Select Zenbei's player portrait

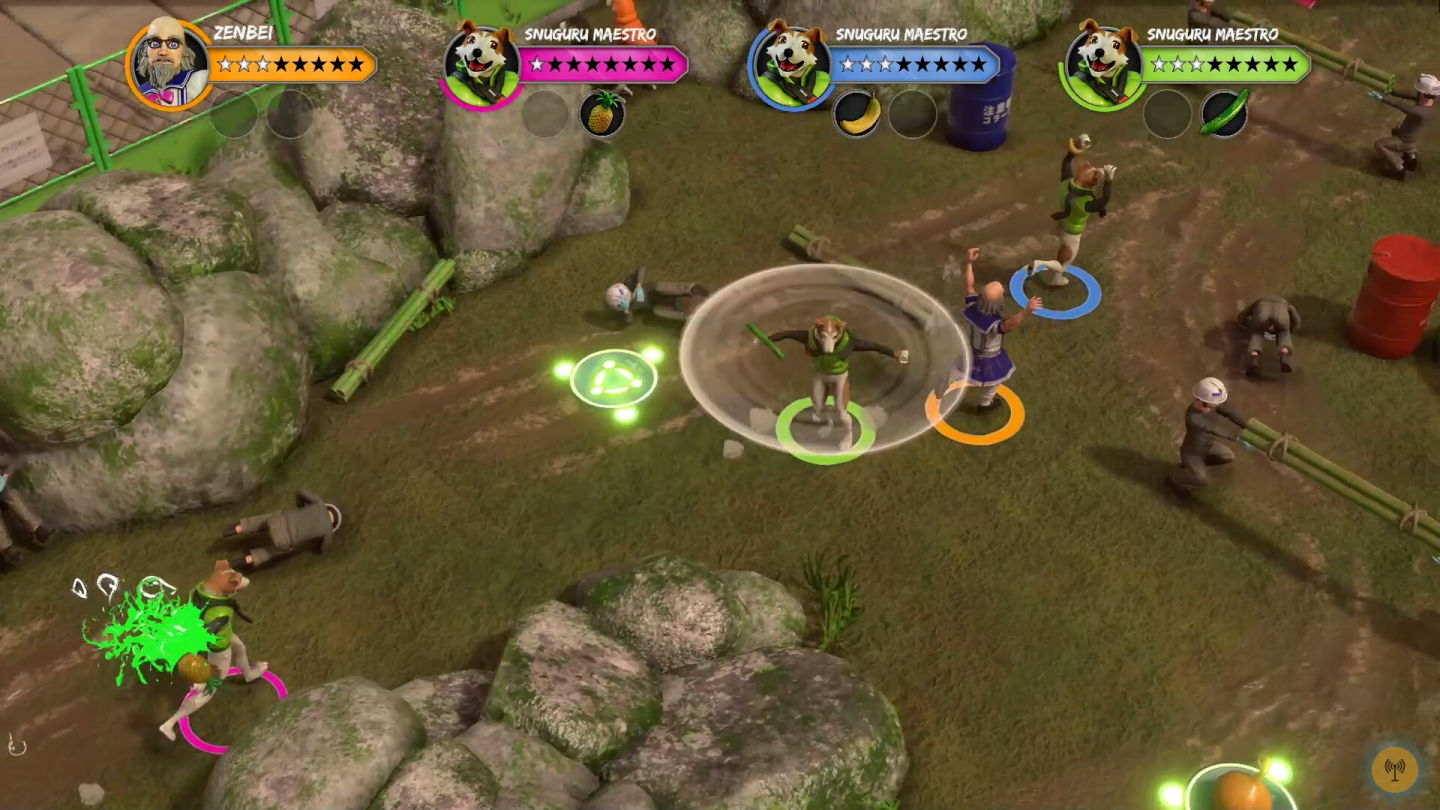pyautogui.click(x=168, y=63)
